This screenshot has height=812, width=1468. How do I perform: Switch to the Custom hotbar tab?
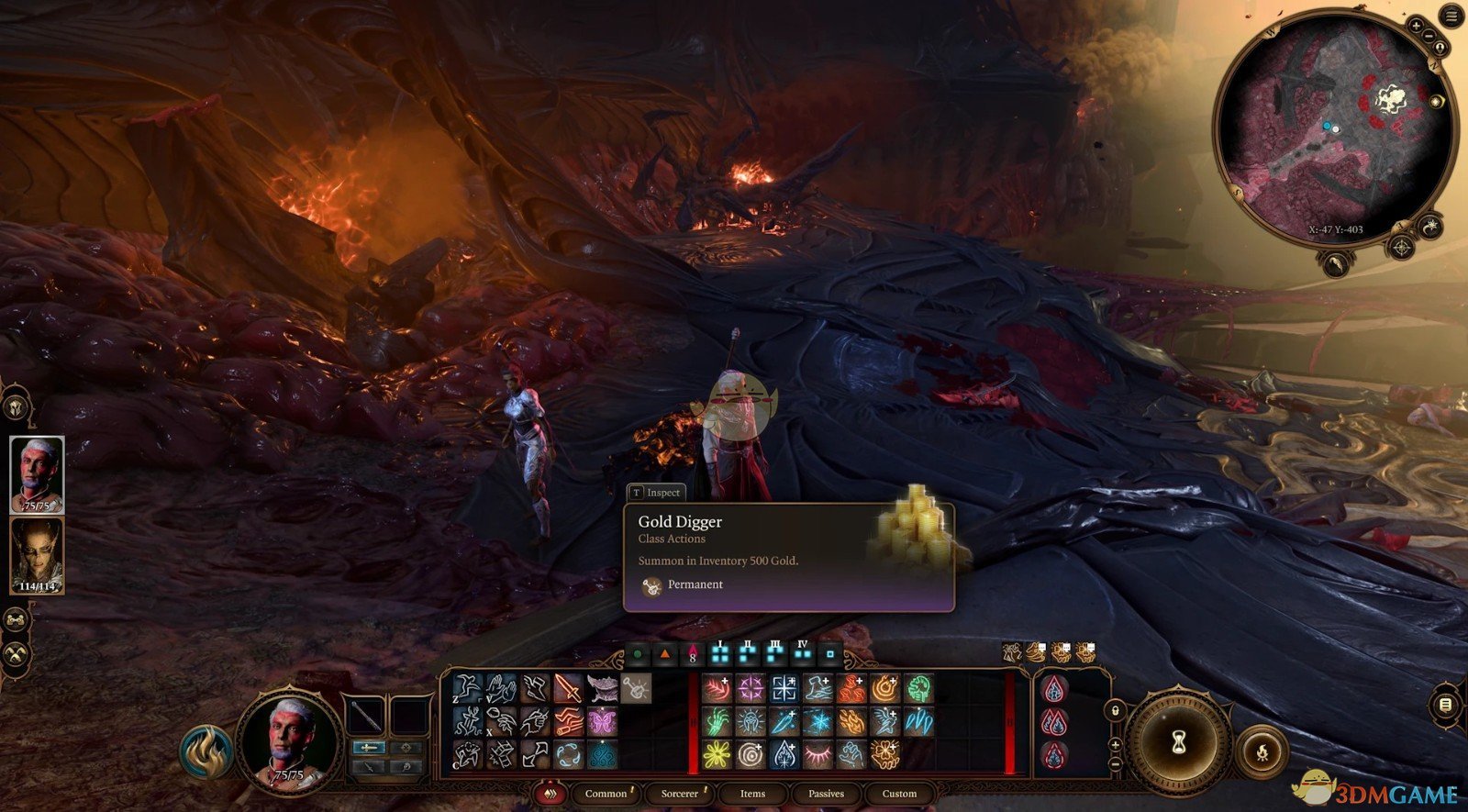point(899,794)
